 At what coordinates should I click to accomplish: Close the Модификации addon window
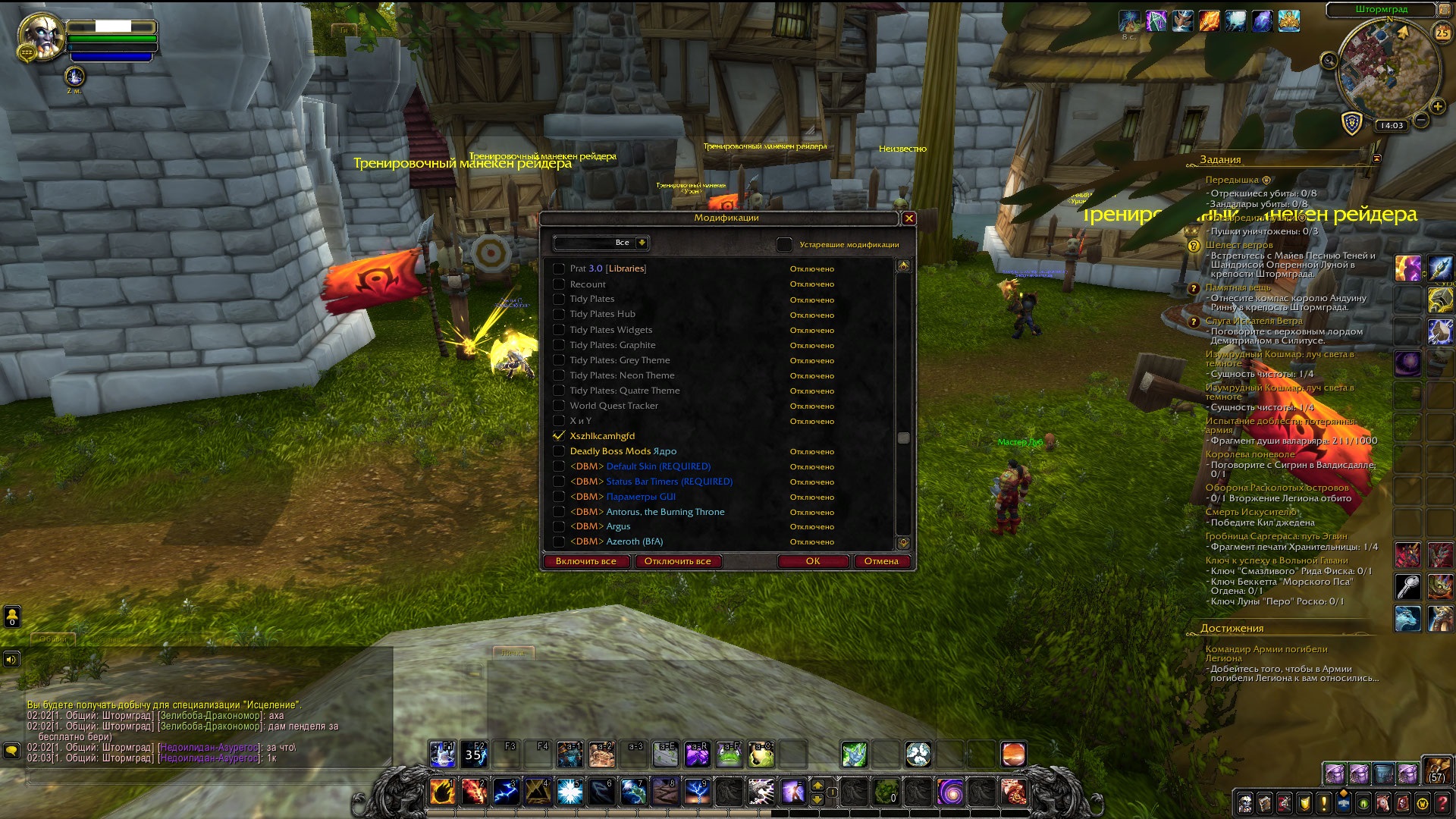[x=908, y=218]
